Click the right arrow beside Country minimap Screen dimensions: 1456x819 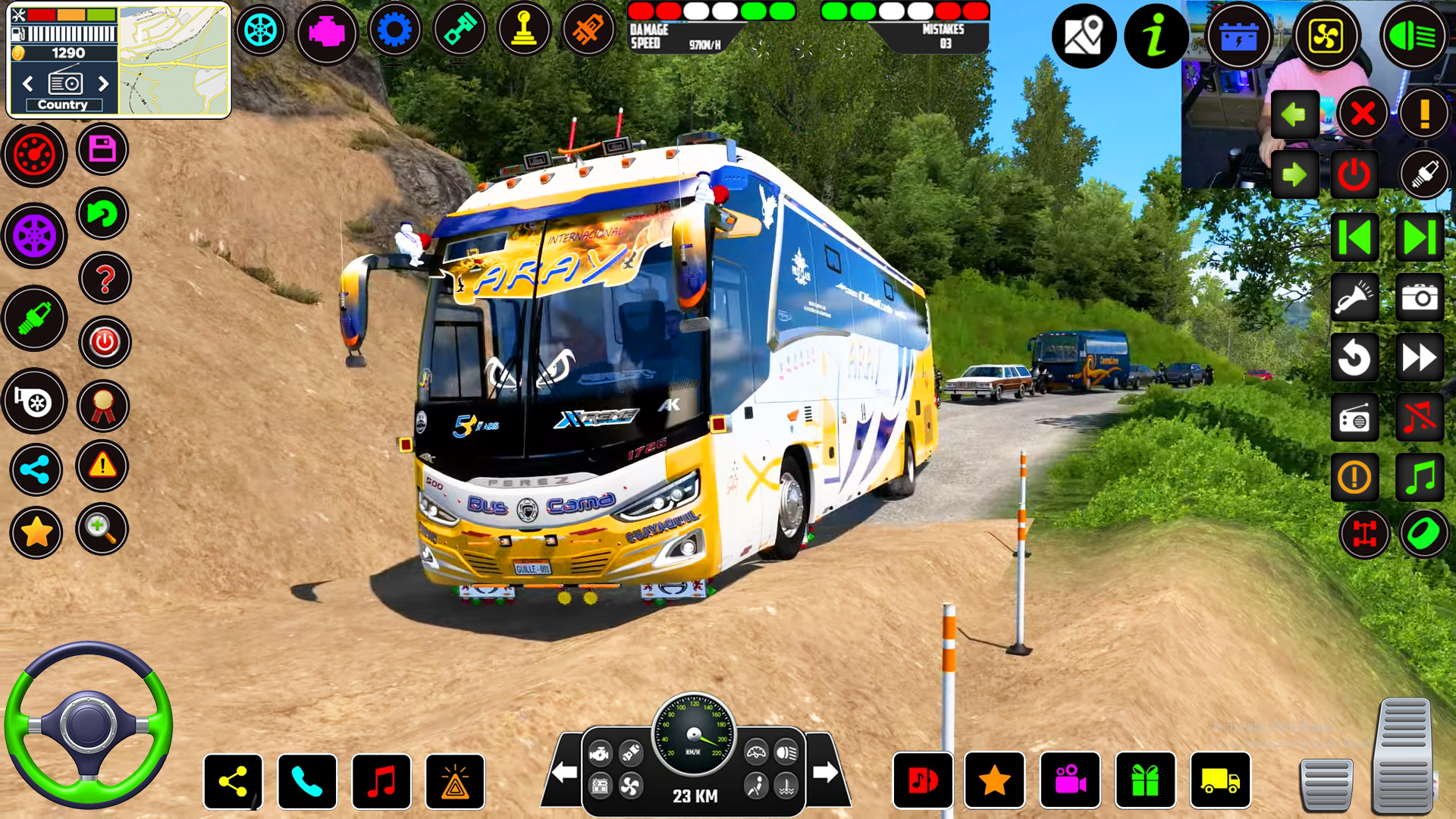pyautogui.click(x=105, y=83)
